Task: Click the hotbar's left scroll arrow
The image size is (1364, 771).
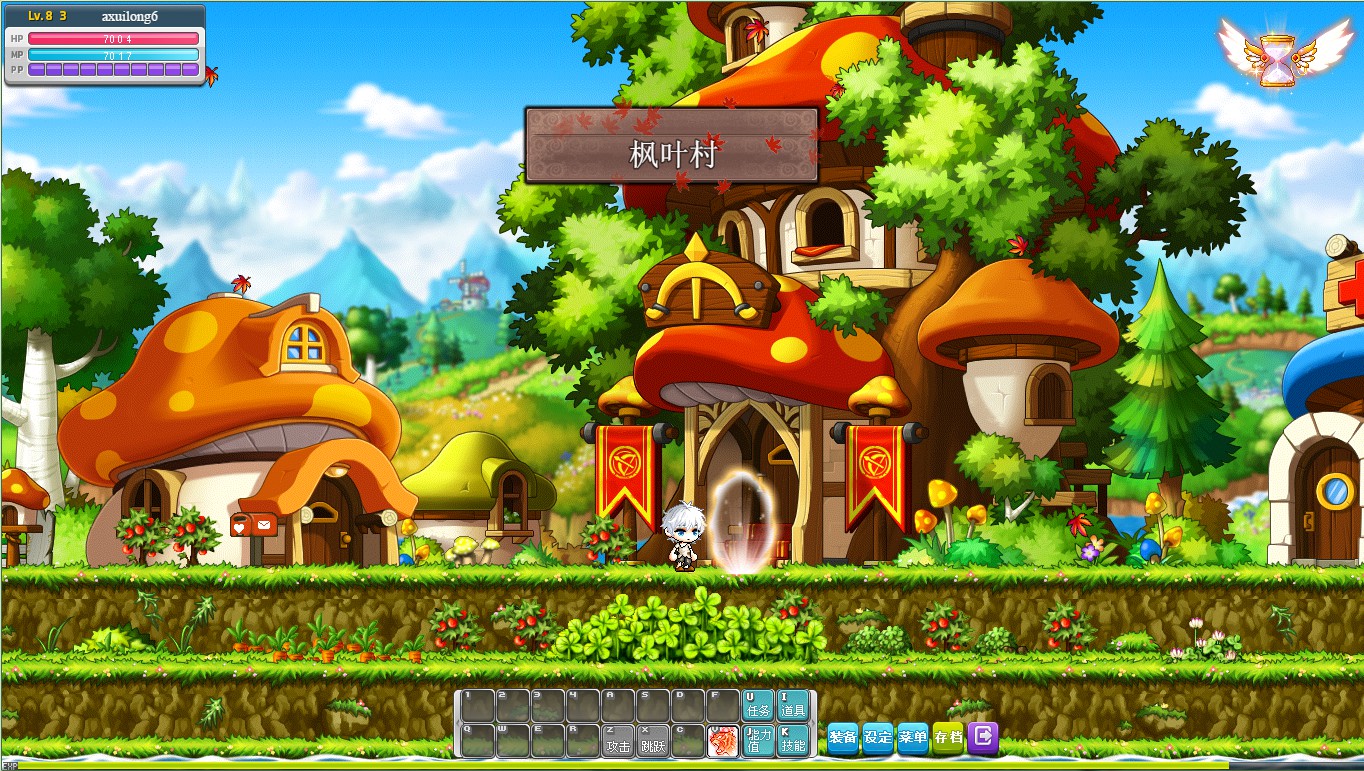Action: point(458,724)
